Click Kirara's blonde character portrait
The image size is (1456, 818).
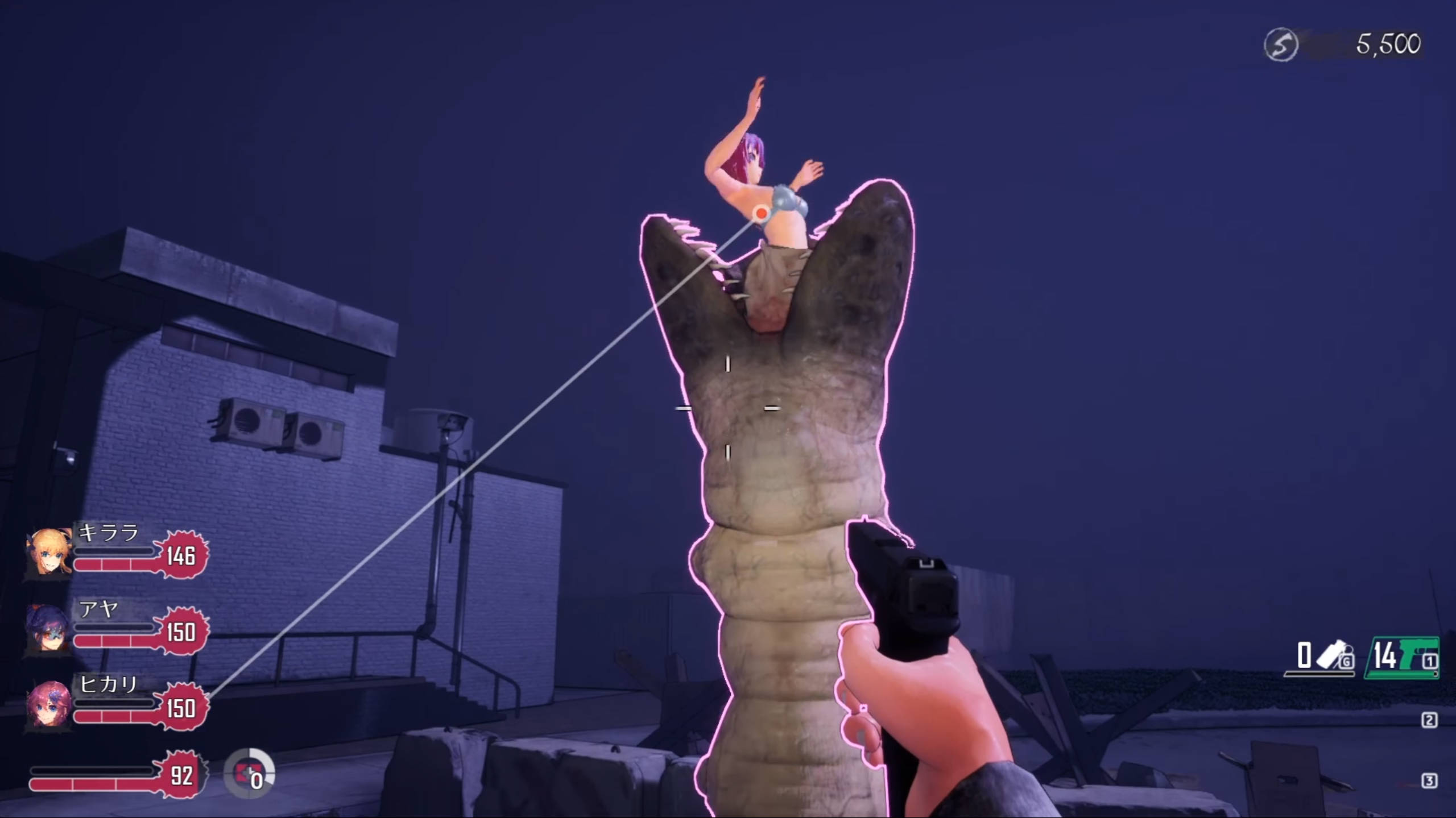click(49, 552)
